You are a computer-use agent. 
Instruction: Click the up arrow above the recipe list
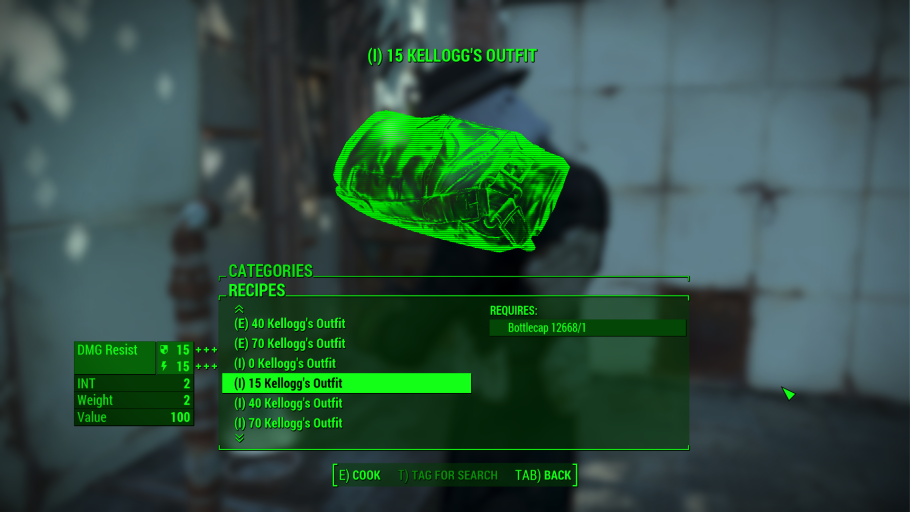click(239, 310)
